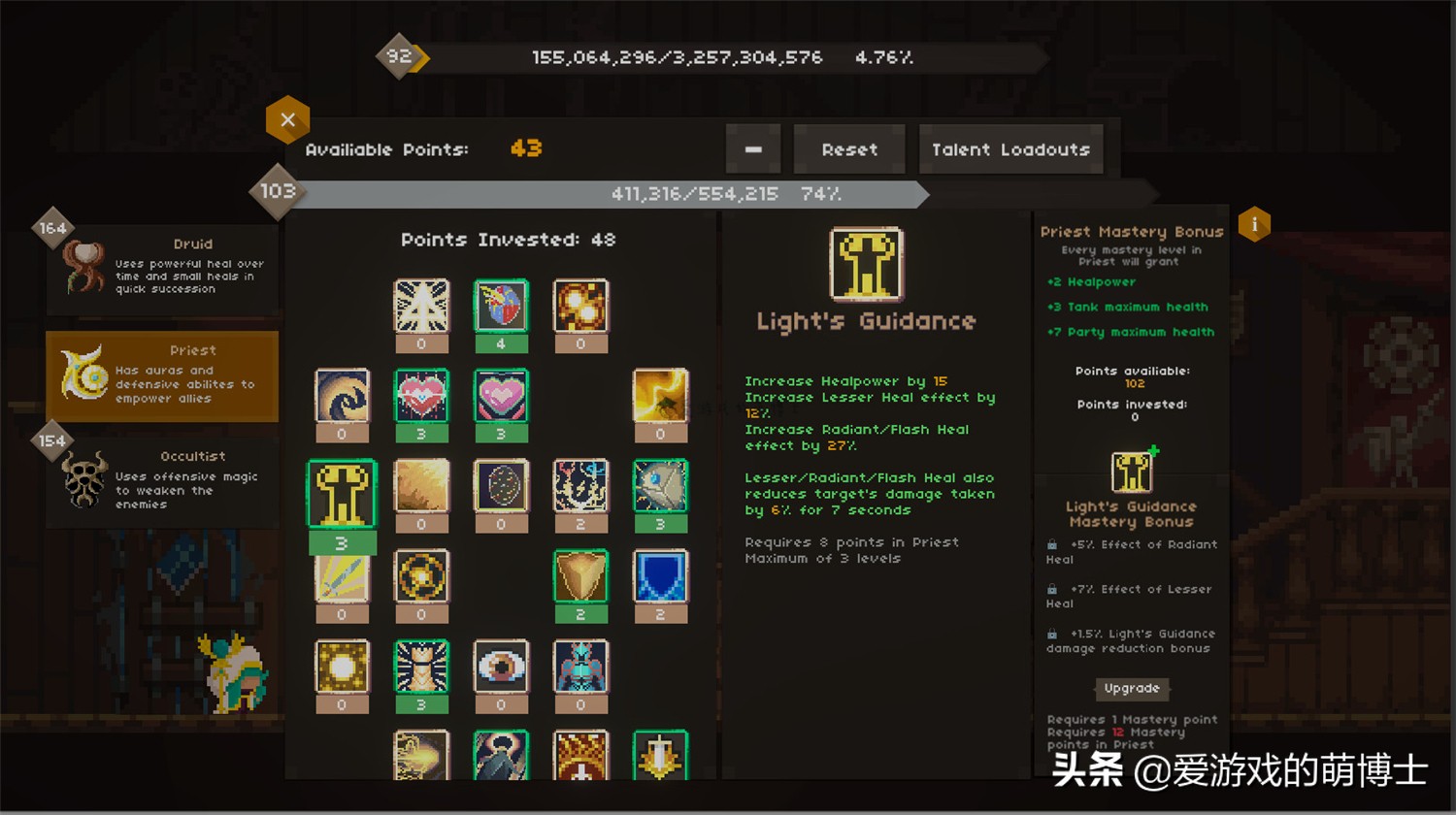Select the Light's Guidance talent icon
This screenshot has height=815, width=1456.
[x=342, y=493]
